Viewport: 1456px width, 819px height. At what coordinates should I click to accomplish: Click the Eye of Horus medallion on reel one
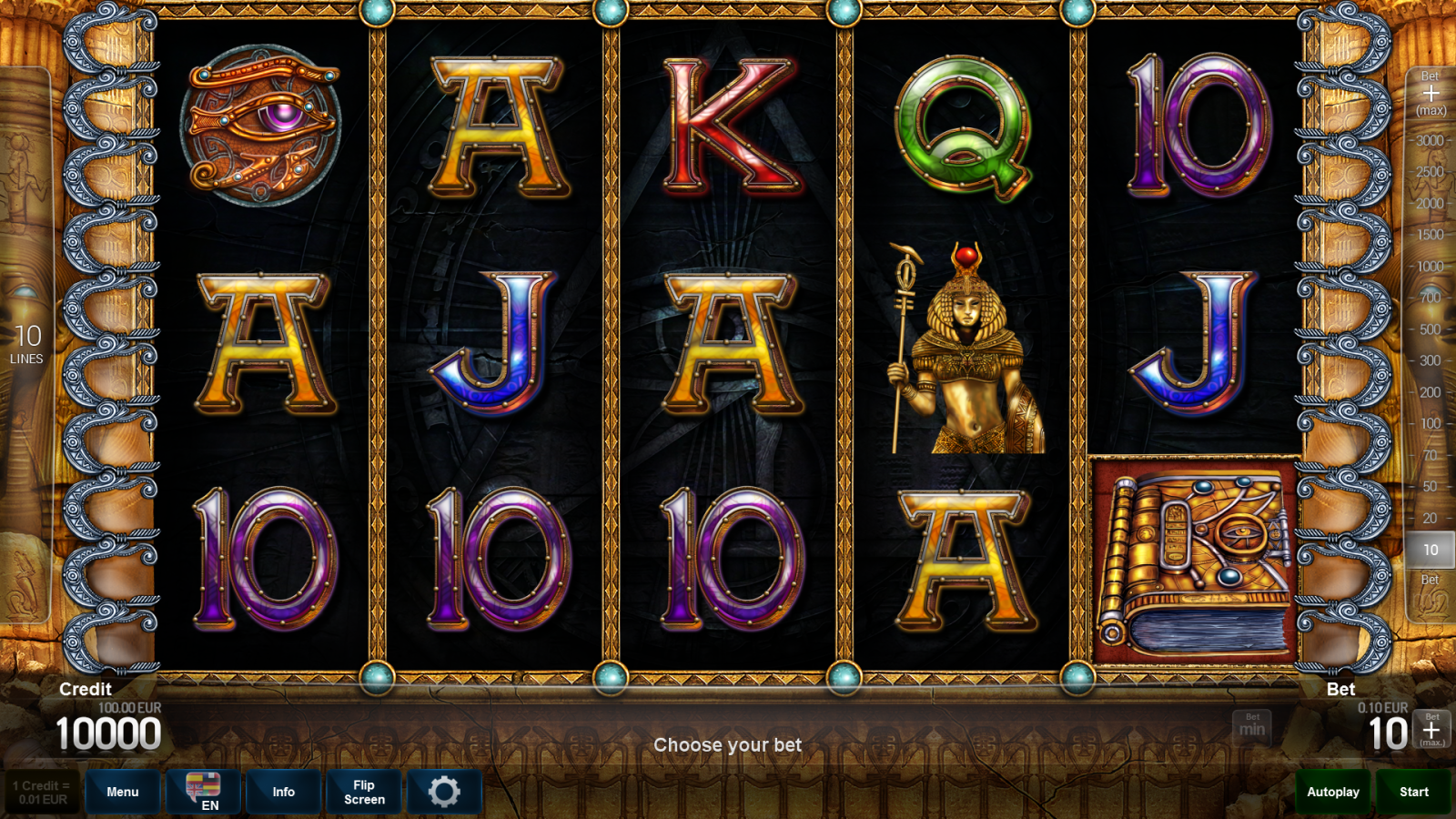[x=259, y=127]
